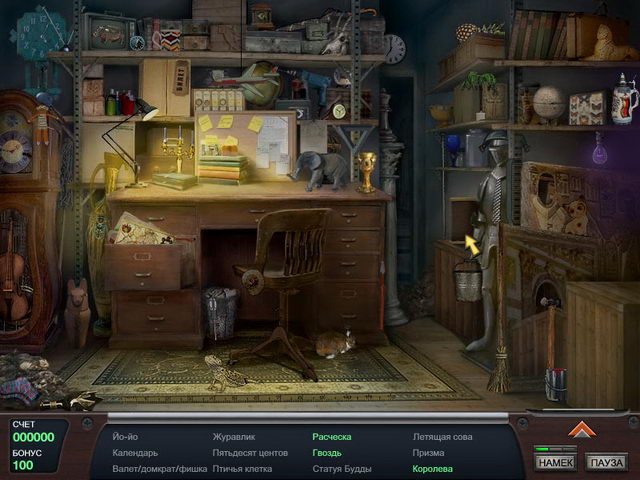Select Пятьдесят центов in the list
The height and width of the screenshot is (480, 640).
click(249, 452)
